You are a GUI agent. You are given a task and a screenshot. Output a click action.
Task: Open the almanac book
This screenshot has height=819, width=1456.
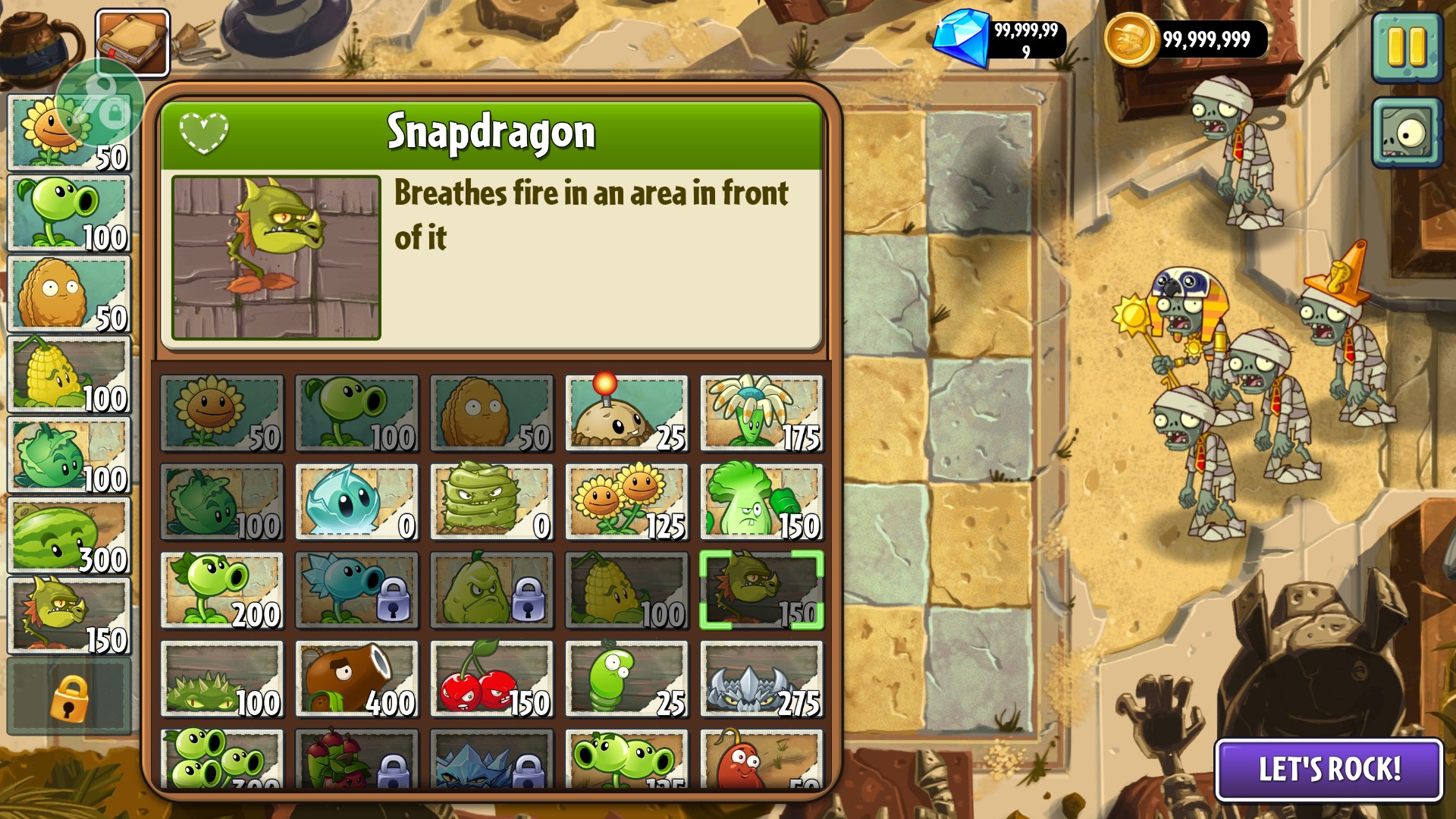[133, 42]
